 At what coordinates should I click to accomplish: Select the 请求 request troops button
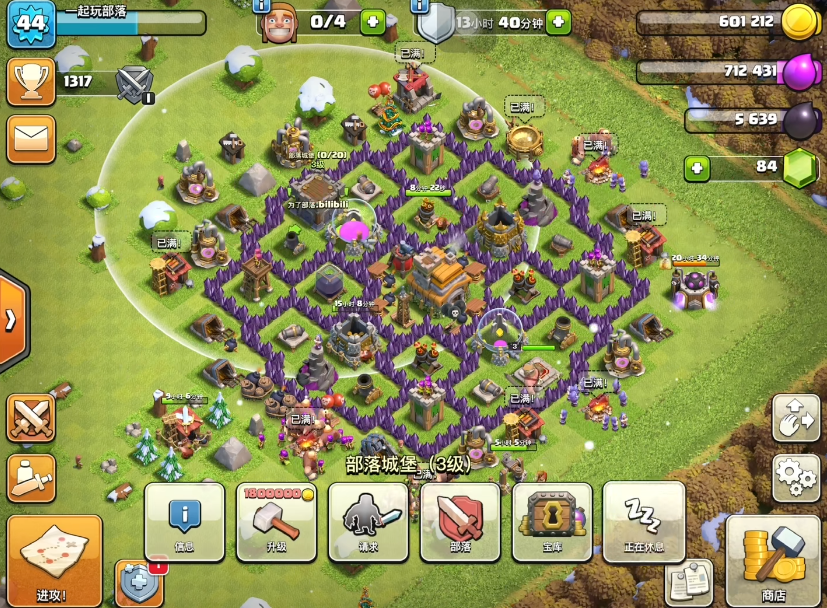click(368, 521)
